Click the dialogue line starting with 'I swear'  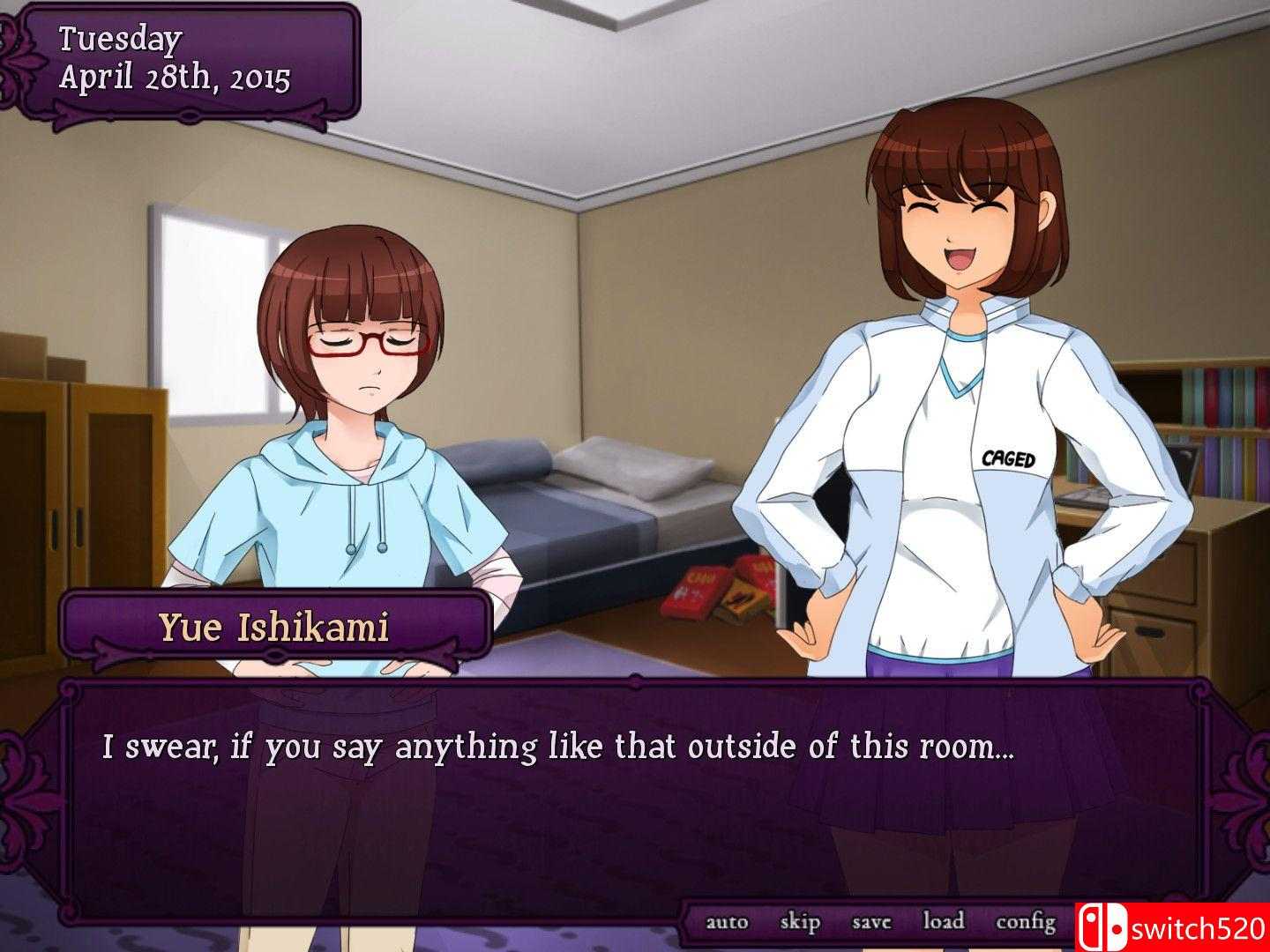click(559, 746)
